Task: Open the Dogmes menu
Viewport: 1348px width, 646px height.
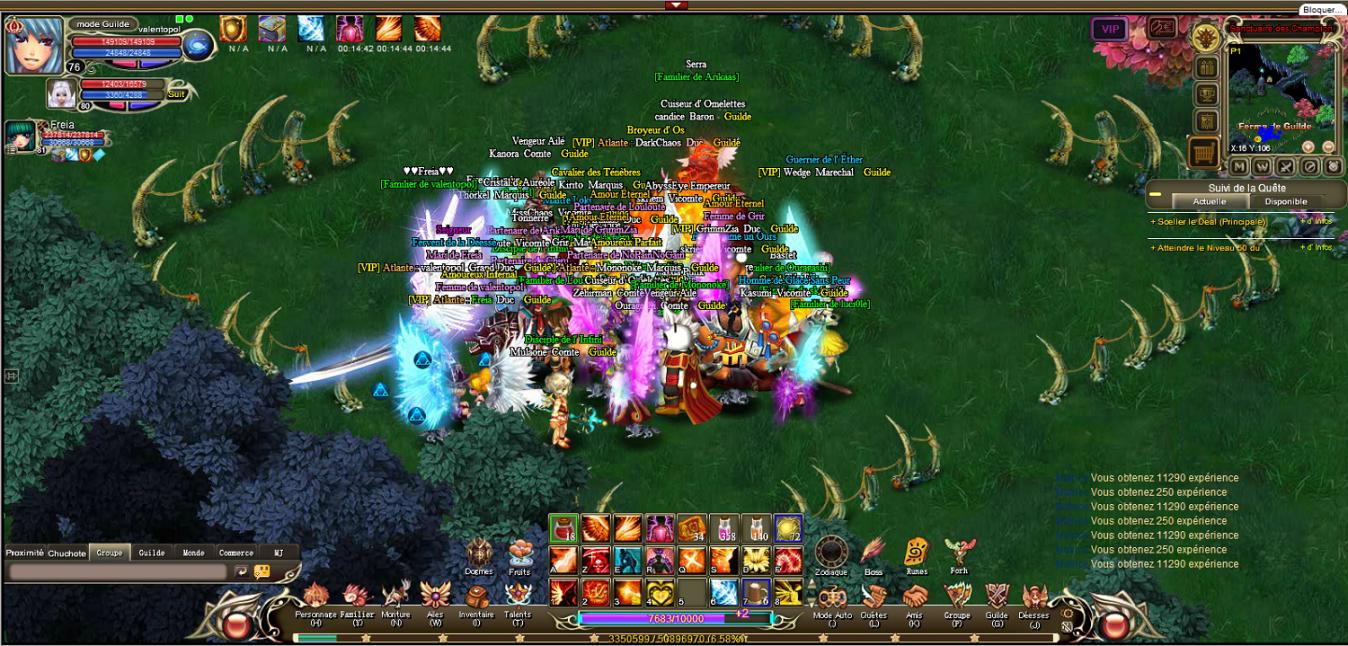Action: (x=479, y=553)
